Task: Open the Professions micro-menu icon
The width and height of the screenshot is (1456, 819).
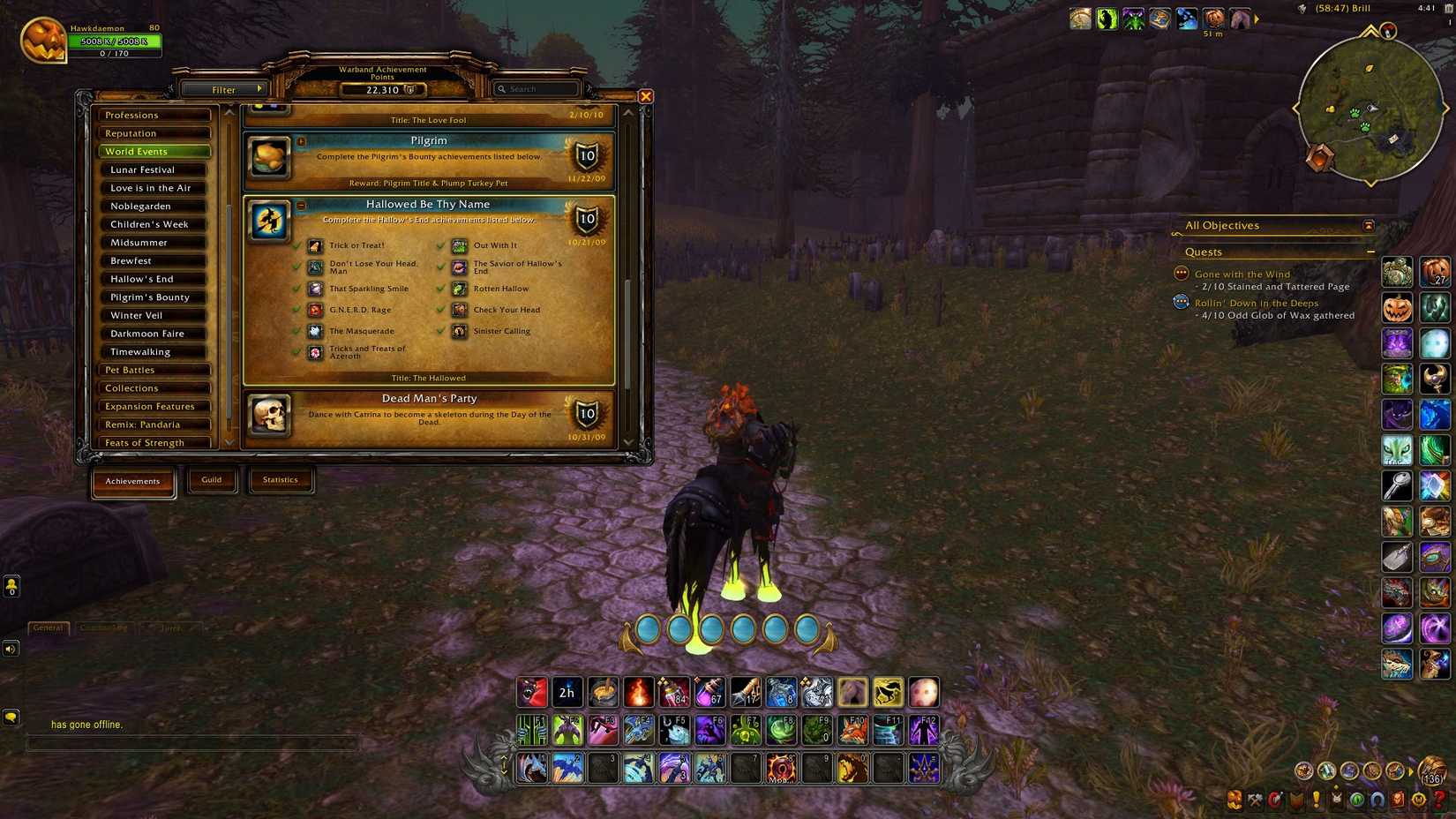Action: (1254, 800)
